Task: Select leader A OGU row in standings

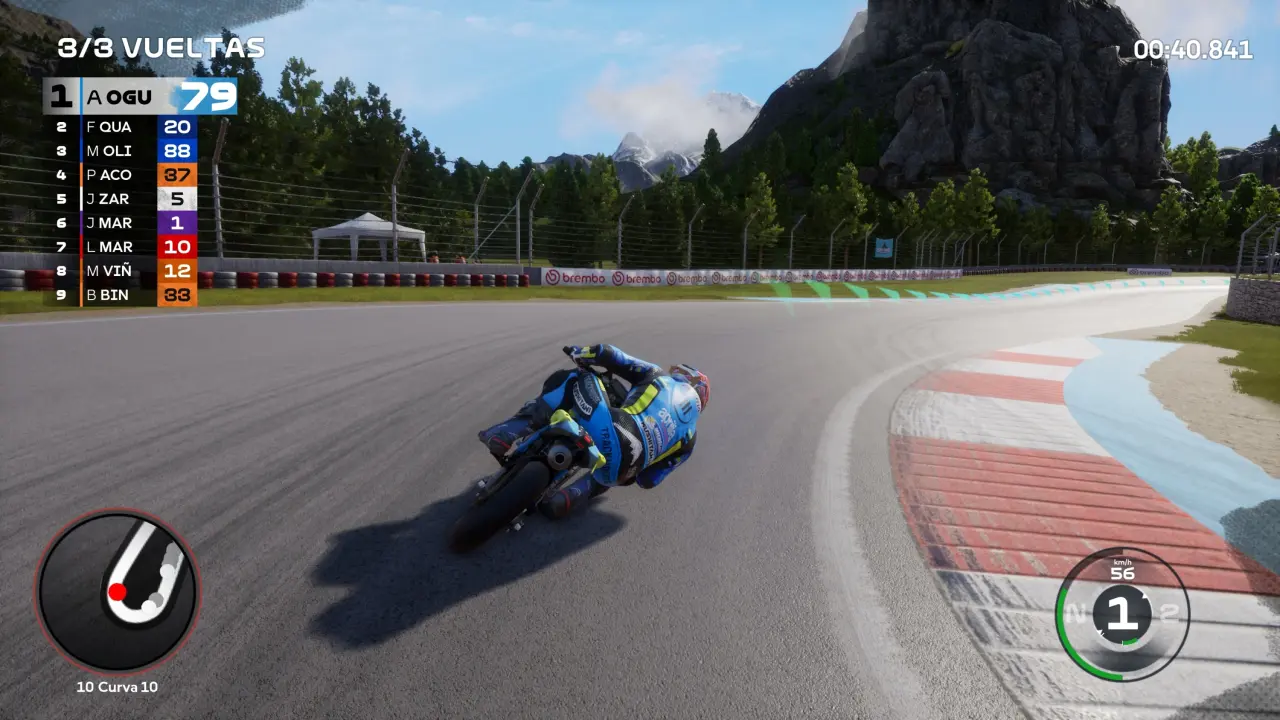Action: (x=140, y=97)
